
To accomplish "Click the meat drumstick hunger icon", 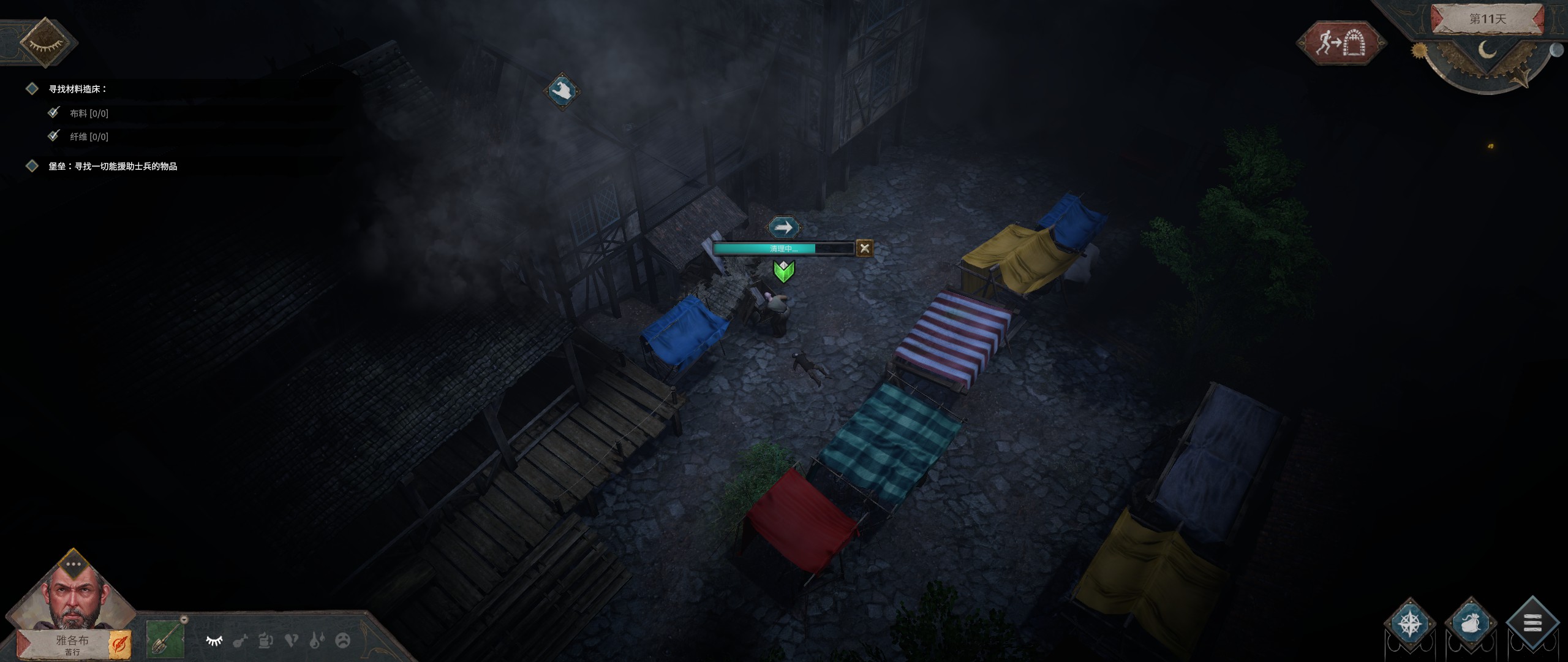I will point(240,641).
